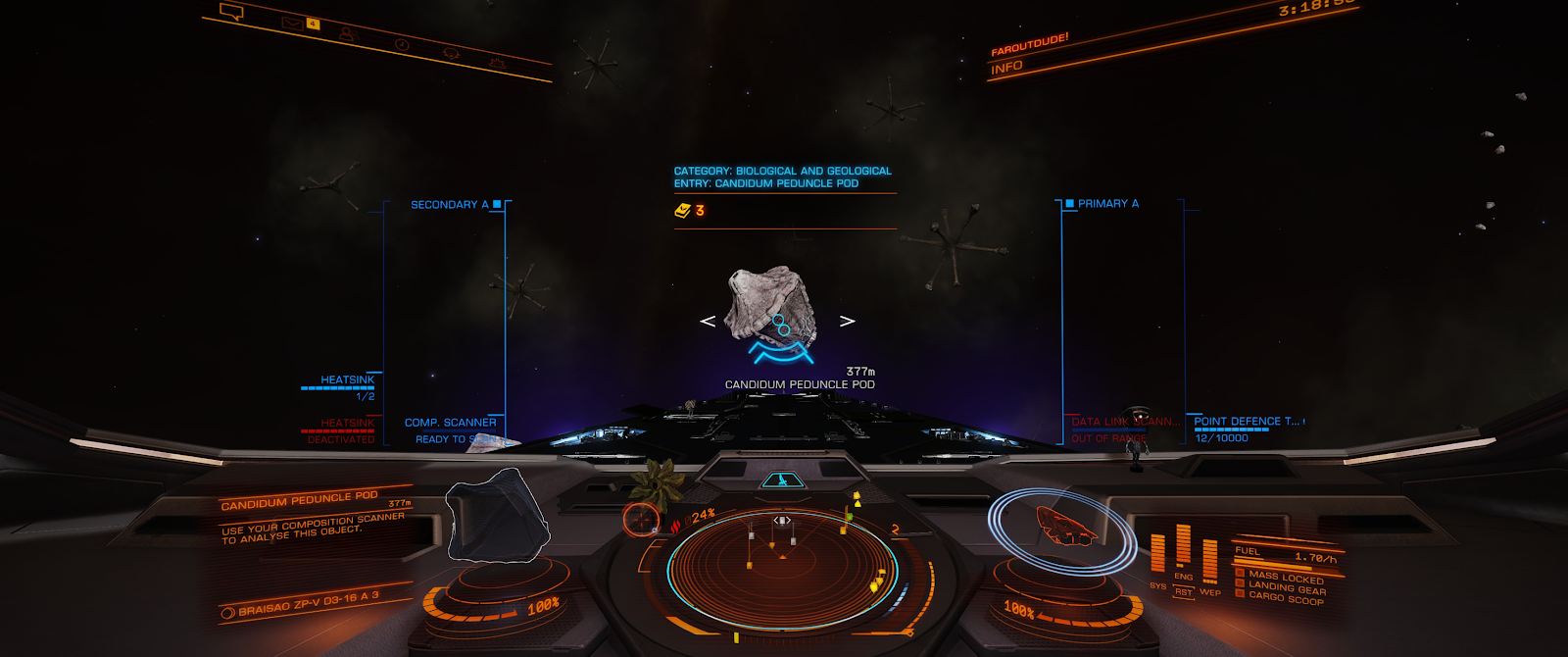The image size is (1568, 657).
Task: Show the history clock tab
Action: point(402,44)
